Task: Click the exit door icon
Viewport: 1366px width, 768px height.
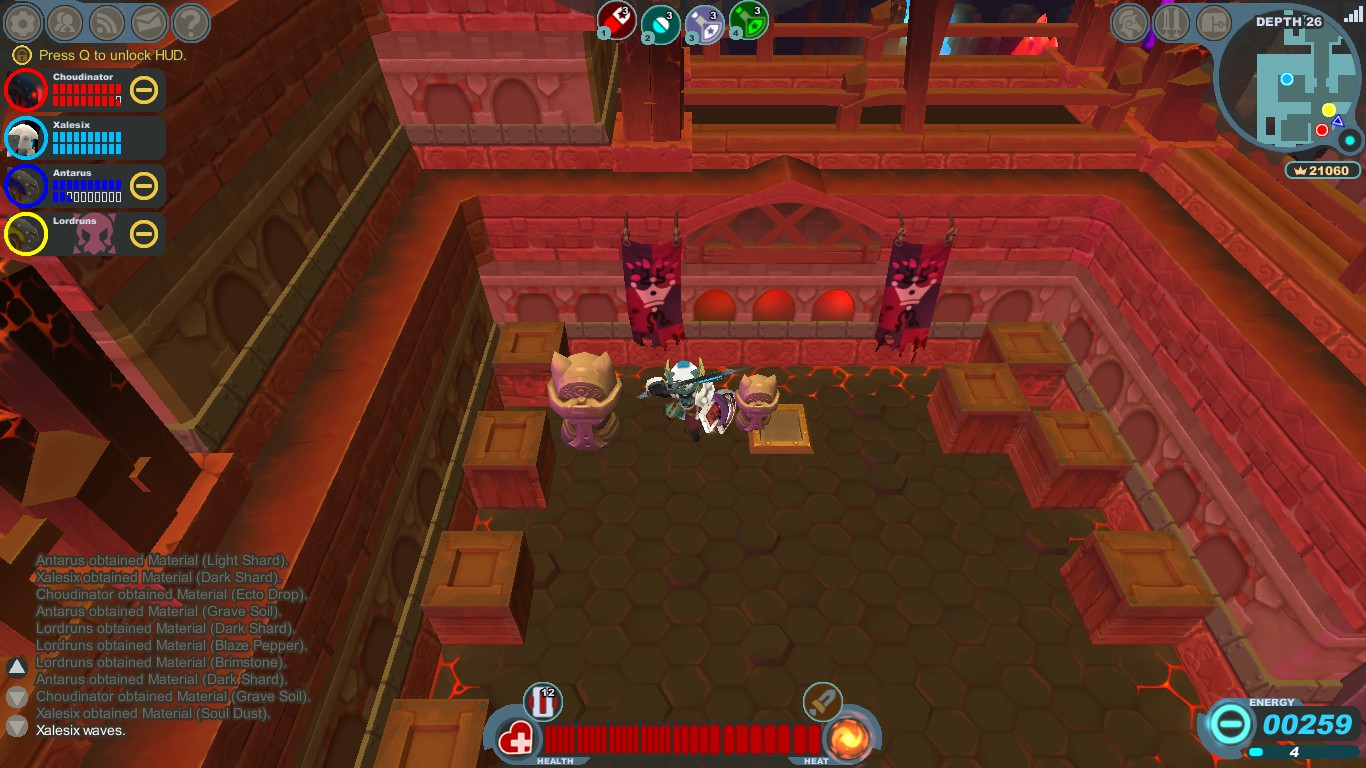Action: pyautogui.click(x=1213, y=21)
